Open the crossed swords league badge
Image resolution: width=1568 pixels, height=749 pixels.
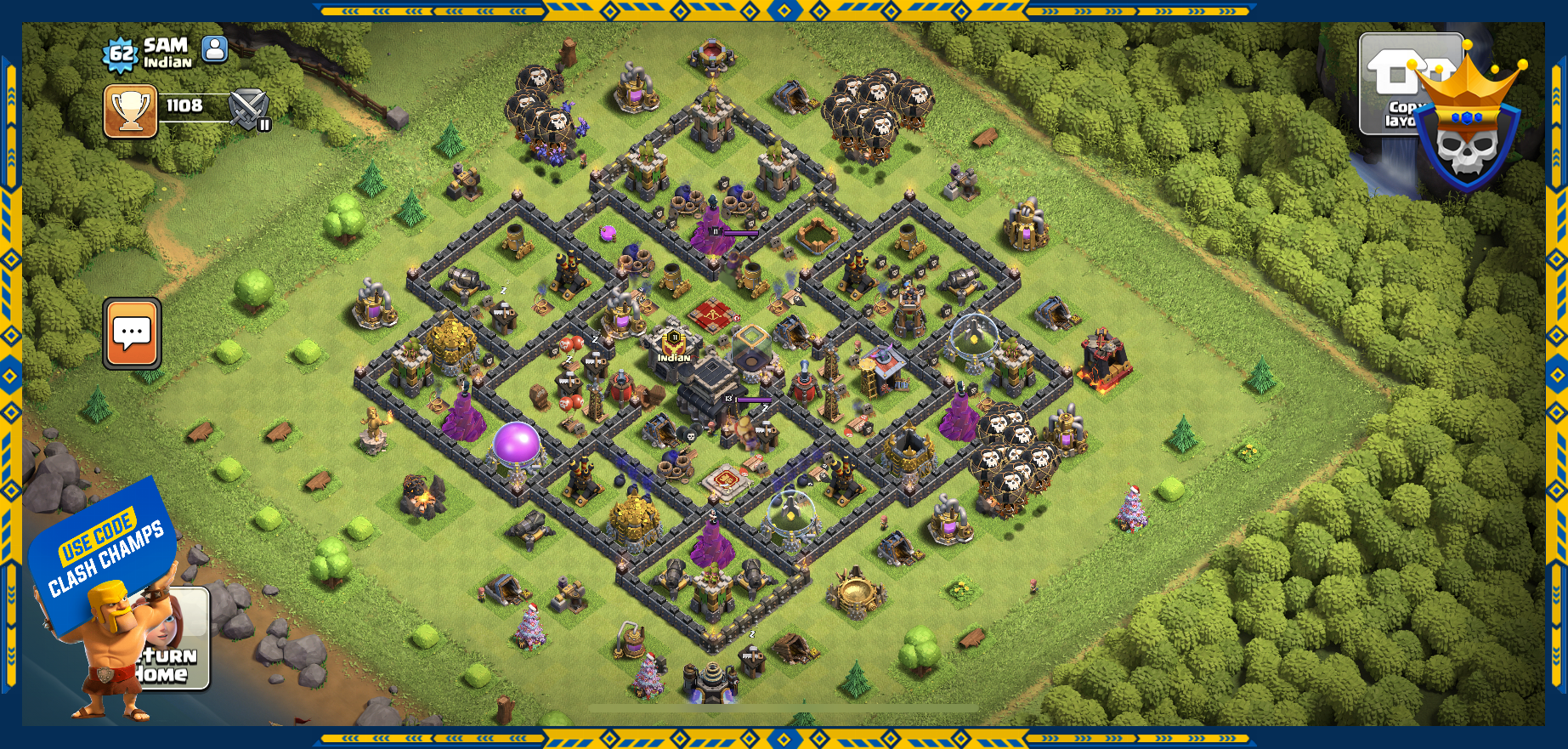click(x=249, y=110)
